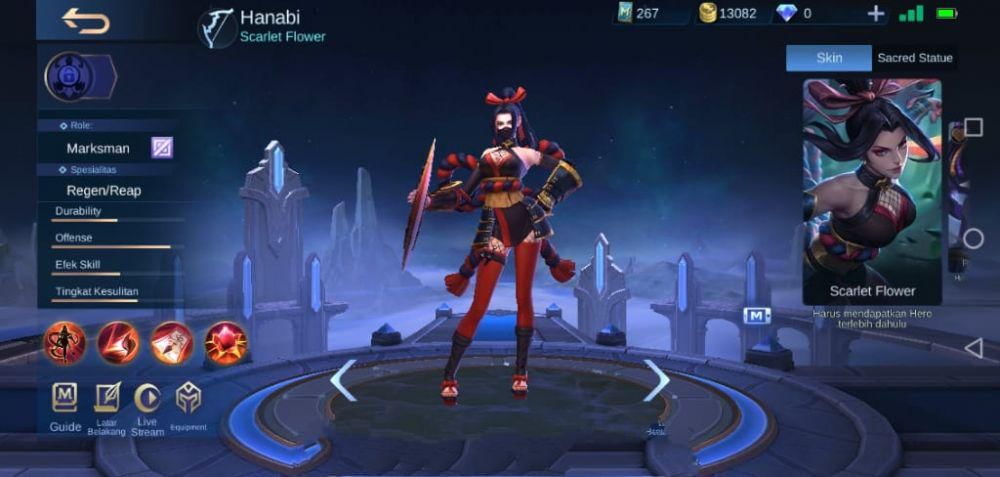Go back using the yellow return arrow
1000x477 pixels.
coord(85,19)
